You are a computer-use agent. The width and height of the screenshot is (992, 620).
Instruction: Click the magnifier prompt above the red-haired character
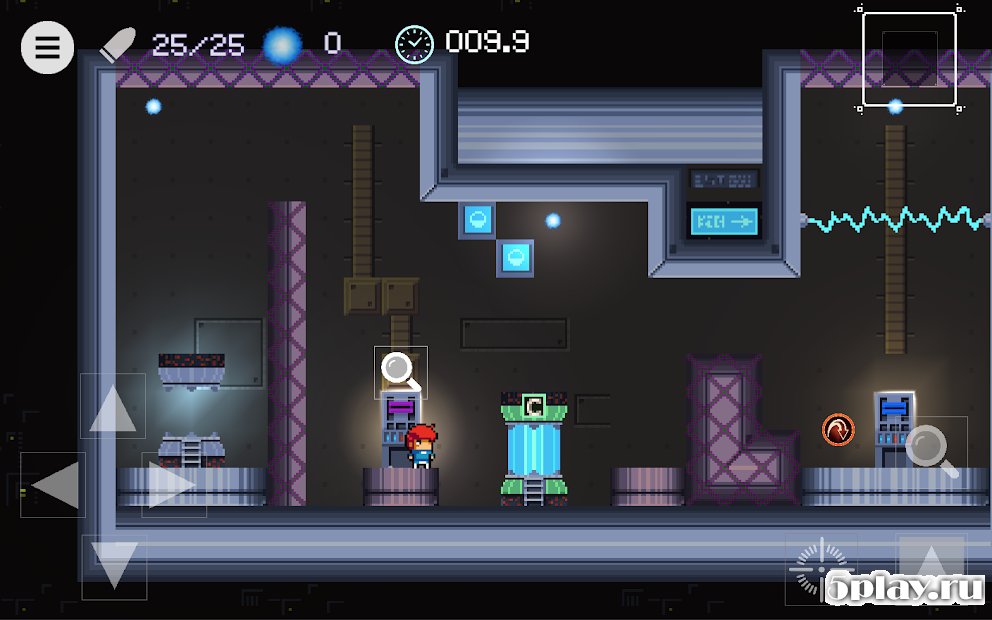click(x=400, y=372)
